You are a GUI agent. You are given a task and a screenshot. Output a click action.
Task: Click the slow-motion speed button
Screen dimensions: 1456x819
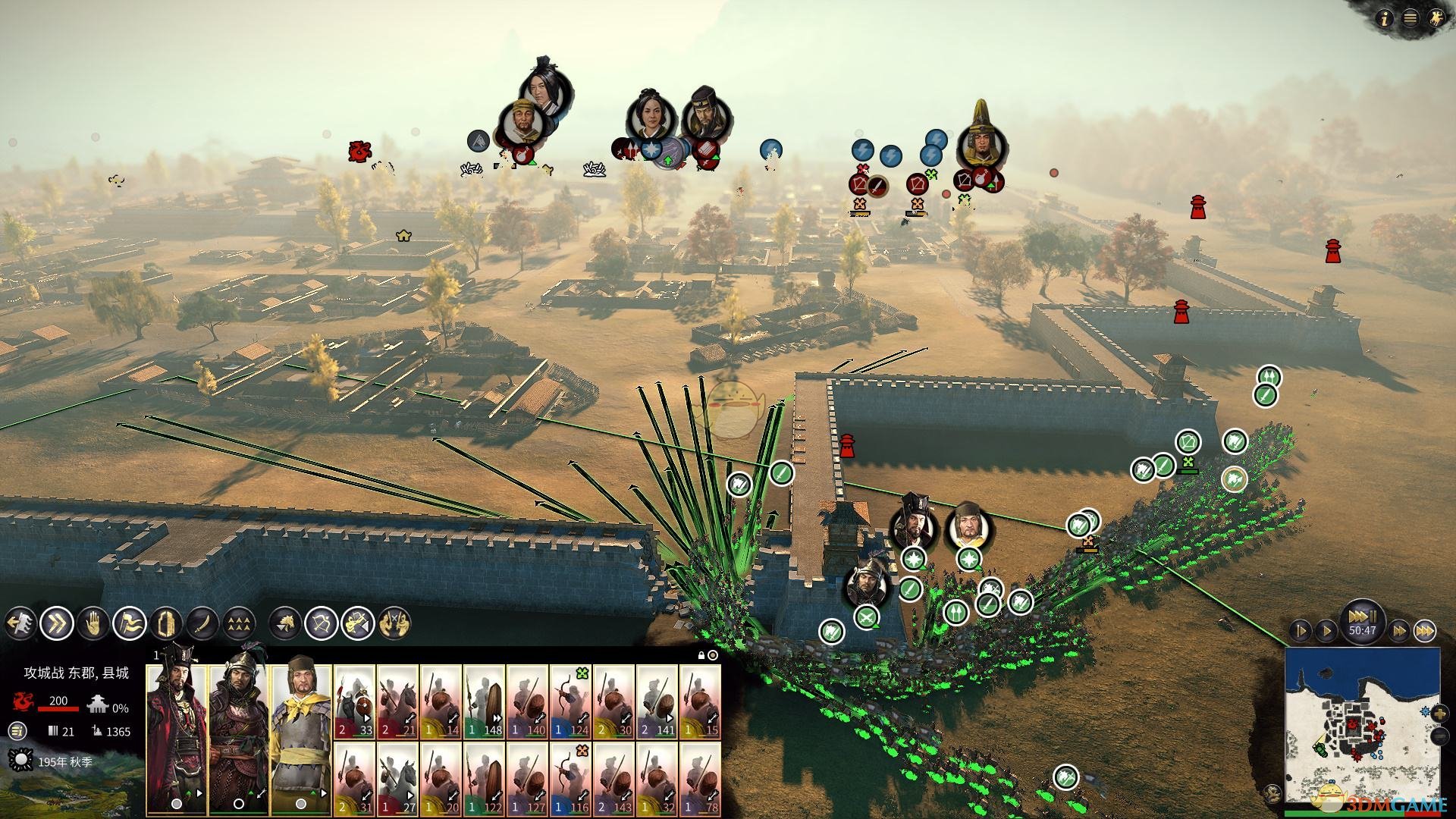point(1301,630)
